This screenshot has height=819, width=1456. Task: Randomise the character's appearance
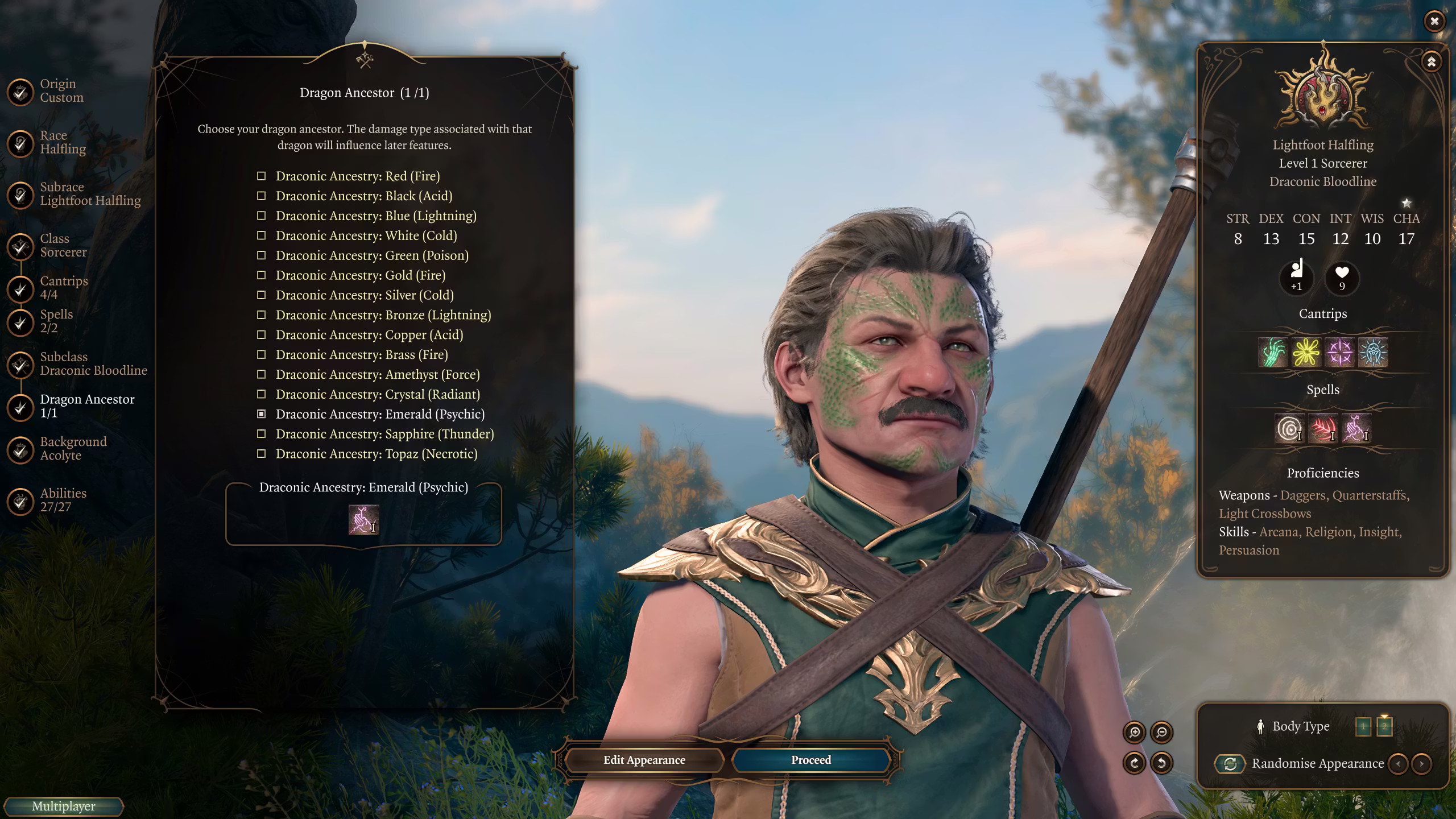(1230, 764)
